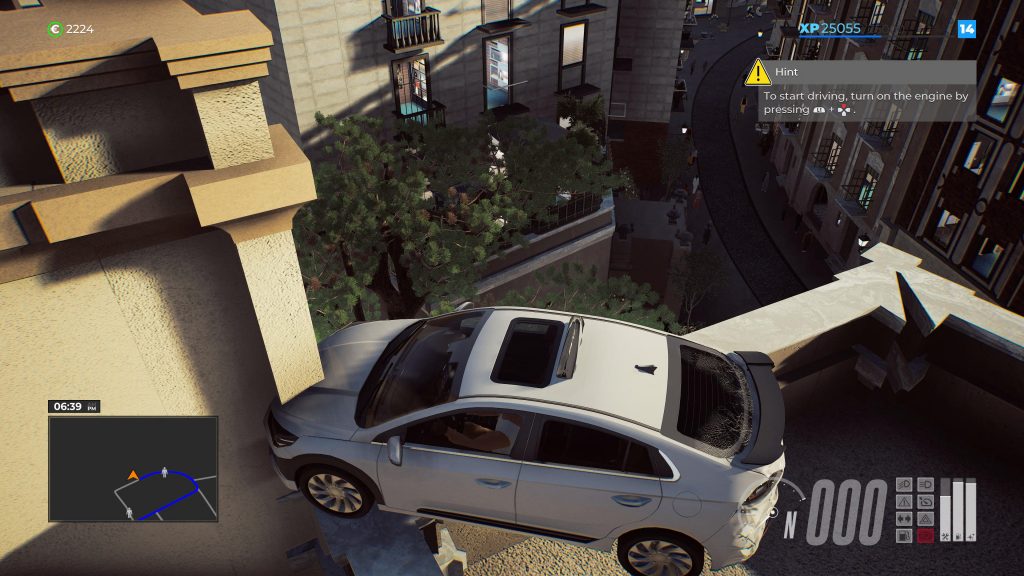Click the exclamation warning triangle indicator

click(x=904, y=501)
